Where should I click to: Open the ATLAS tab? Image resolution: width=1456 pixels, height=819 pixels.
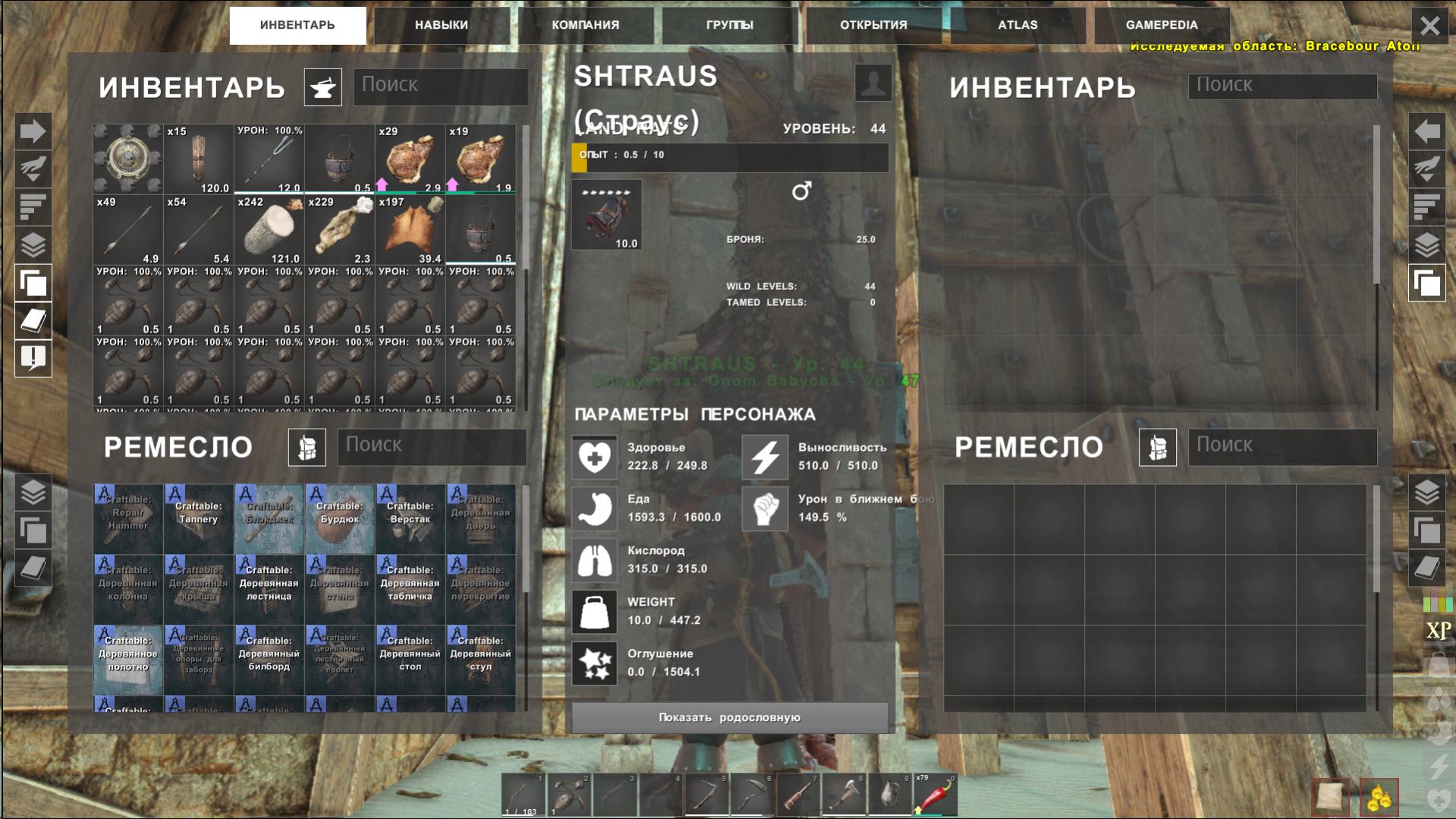1017,25
